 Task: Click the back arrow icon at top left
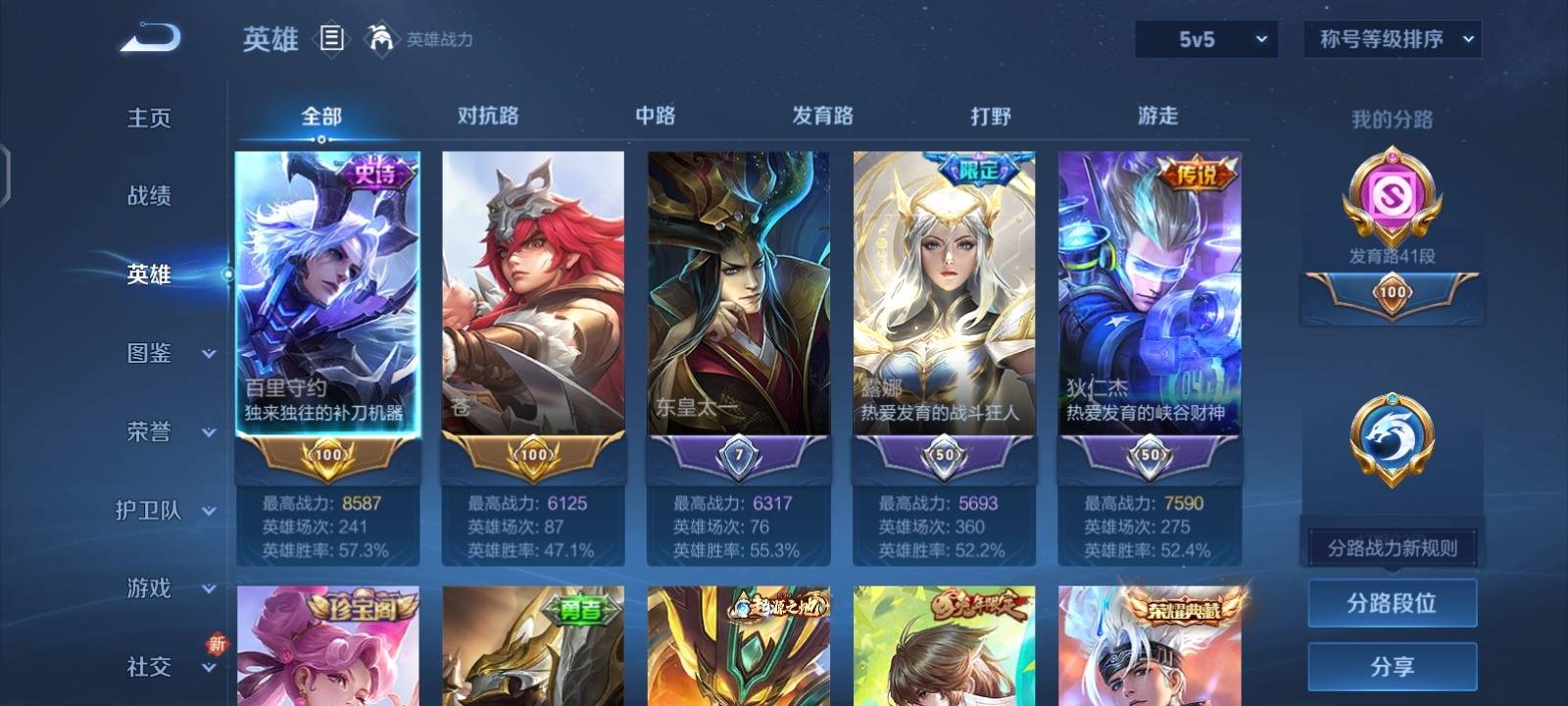pos(147,36)
